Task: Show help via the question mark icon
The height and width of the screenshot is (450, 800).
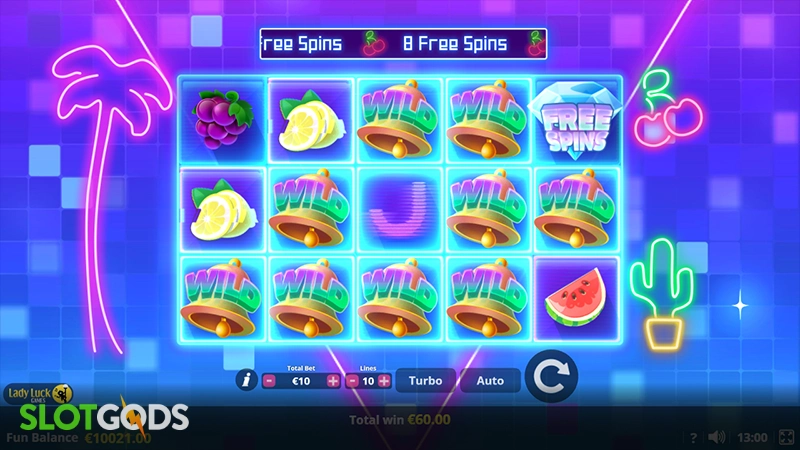Action: click(x=693, y=437)
